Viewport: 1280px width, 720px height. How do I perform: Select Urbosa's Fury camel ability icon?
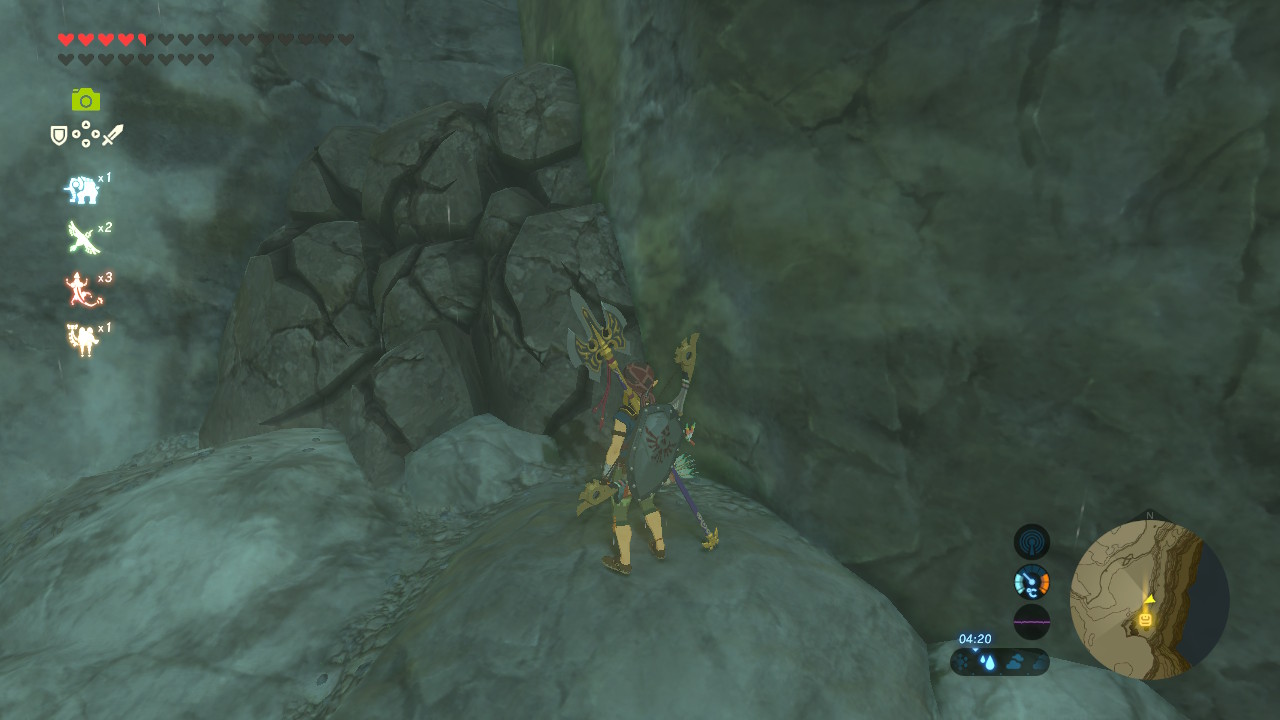82,340
